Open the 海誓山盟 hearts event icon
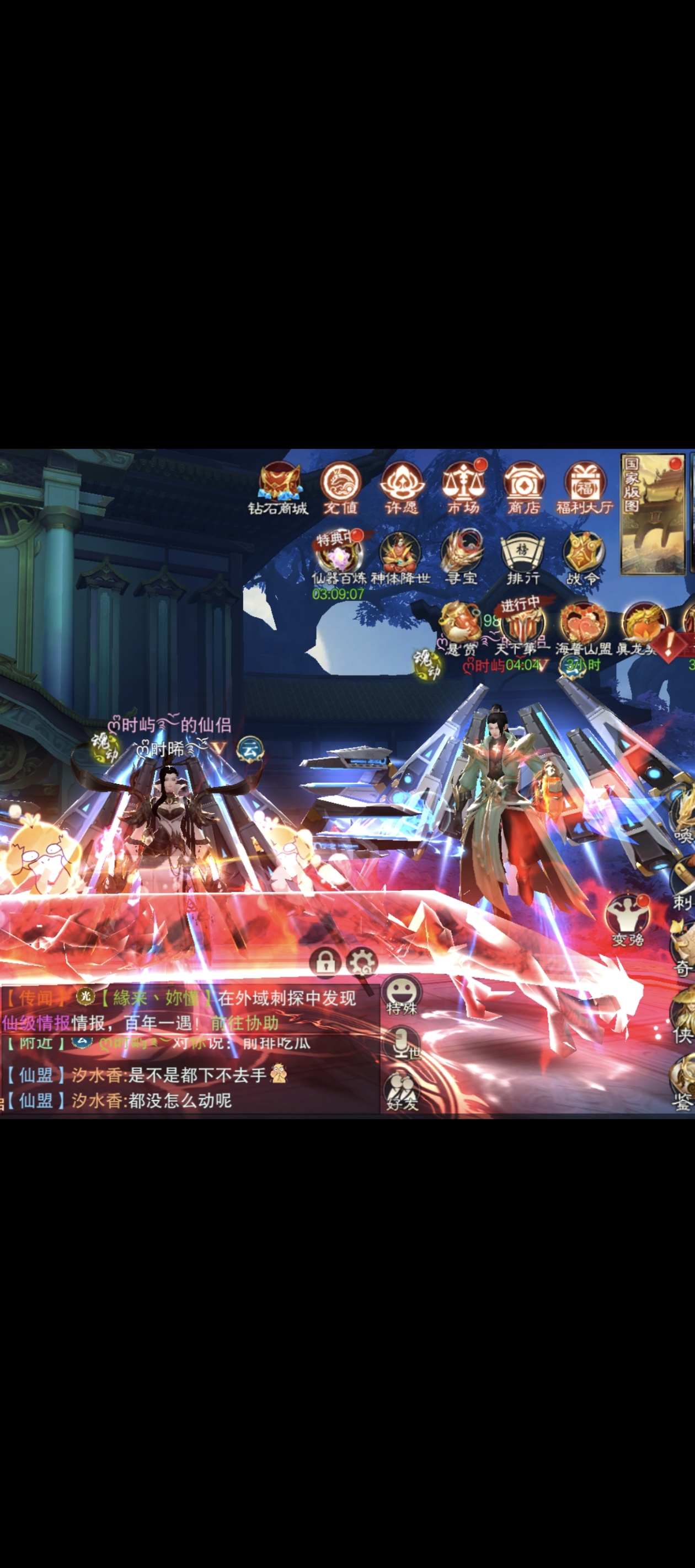This screenshot has width=695, height=1568. pyautogui.click(x=583, y=625)
